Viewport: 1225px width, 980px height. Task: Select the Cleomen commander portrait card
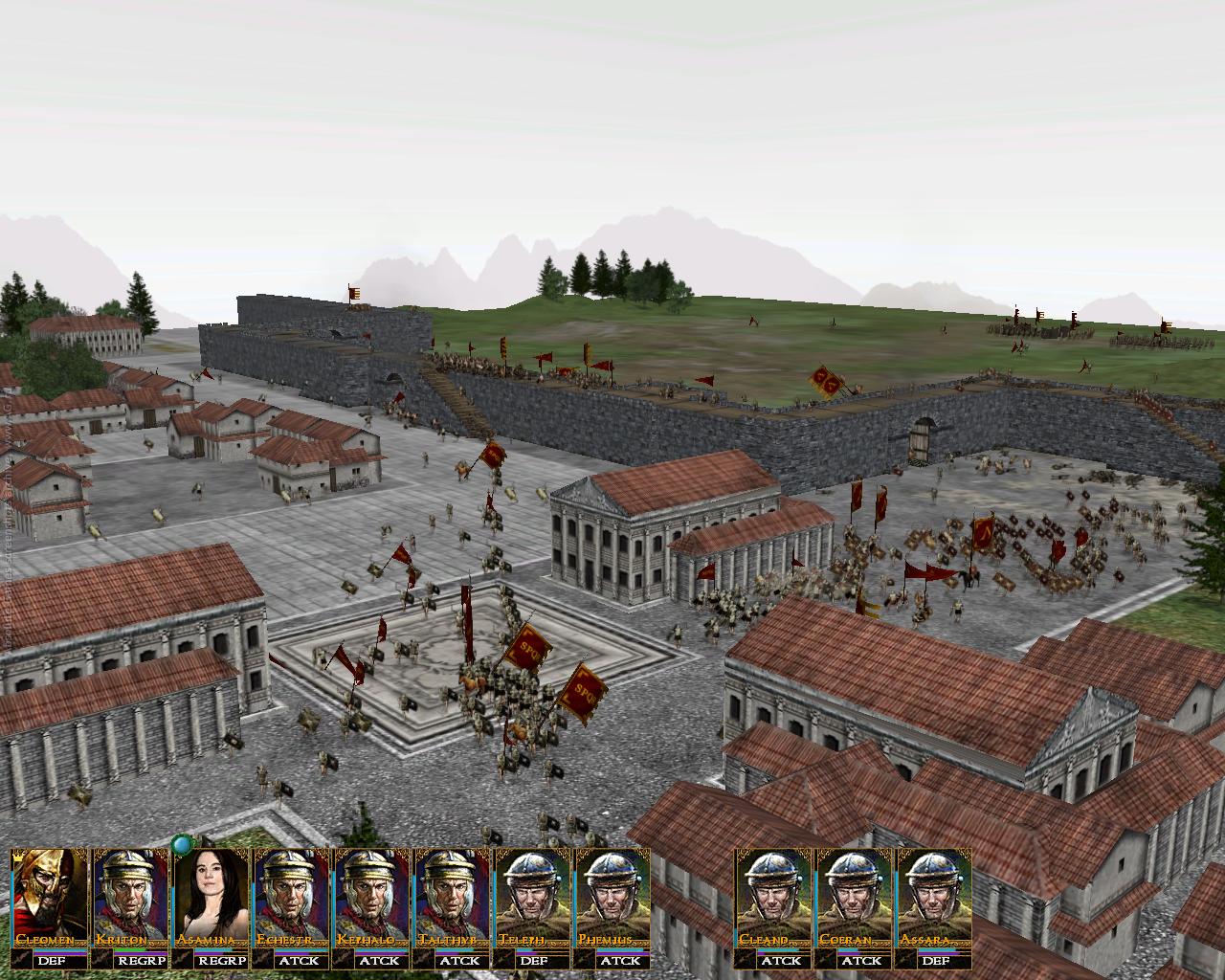pos(49,895)
